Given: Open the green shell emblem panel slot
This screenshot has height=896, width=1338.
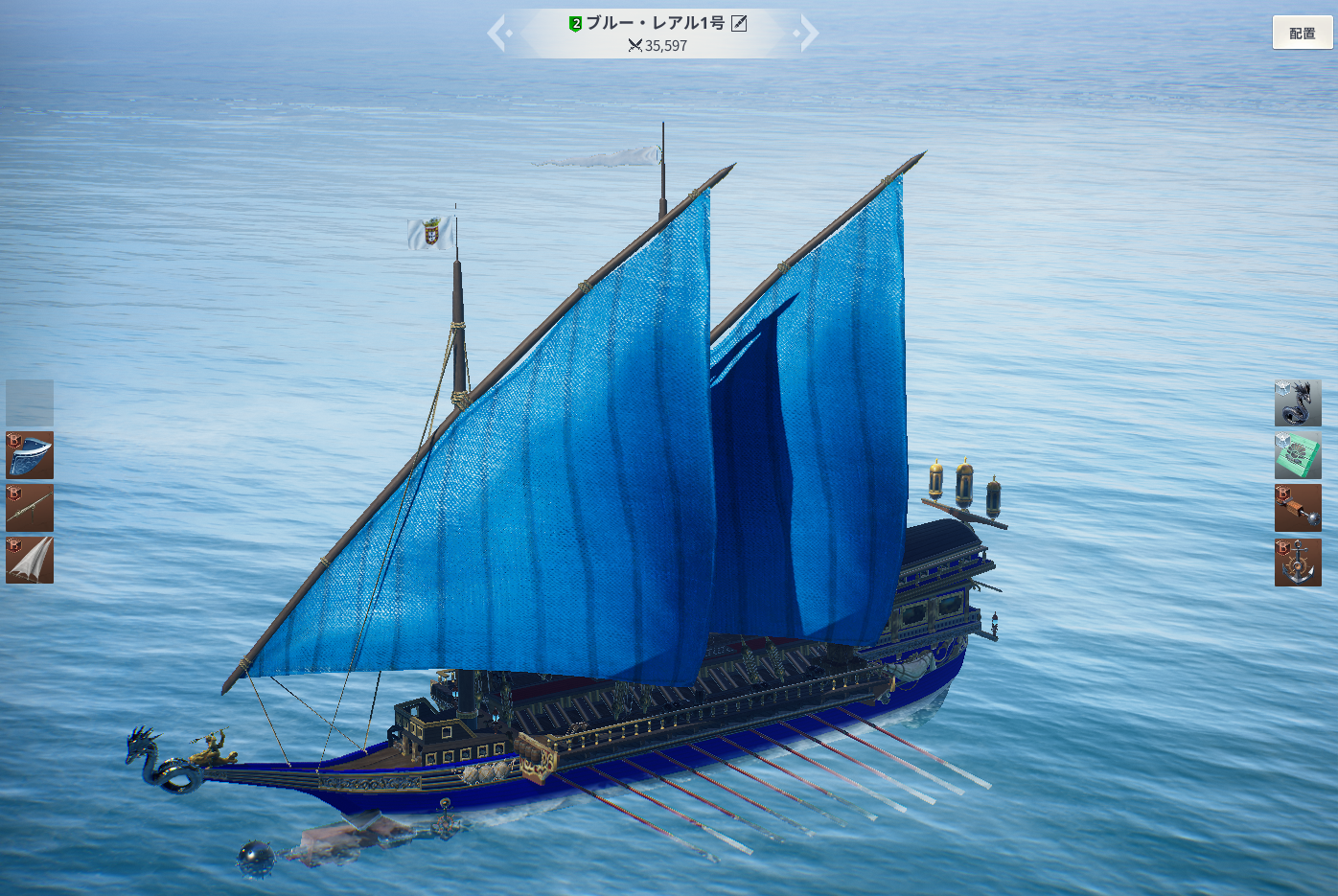Looking at the screenshot, I should tap(1298, 455).
